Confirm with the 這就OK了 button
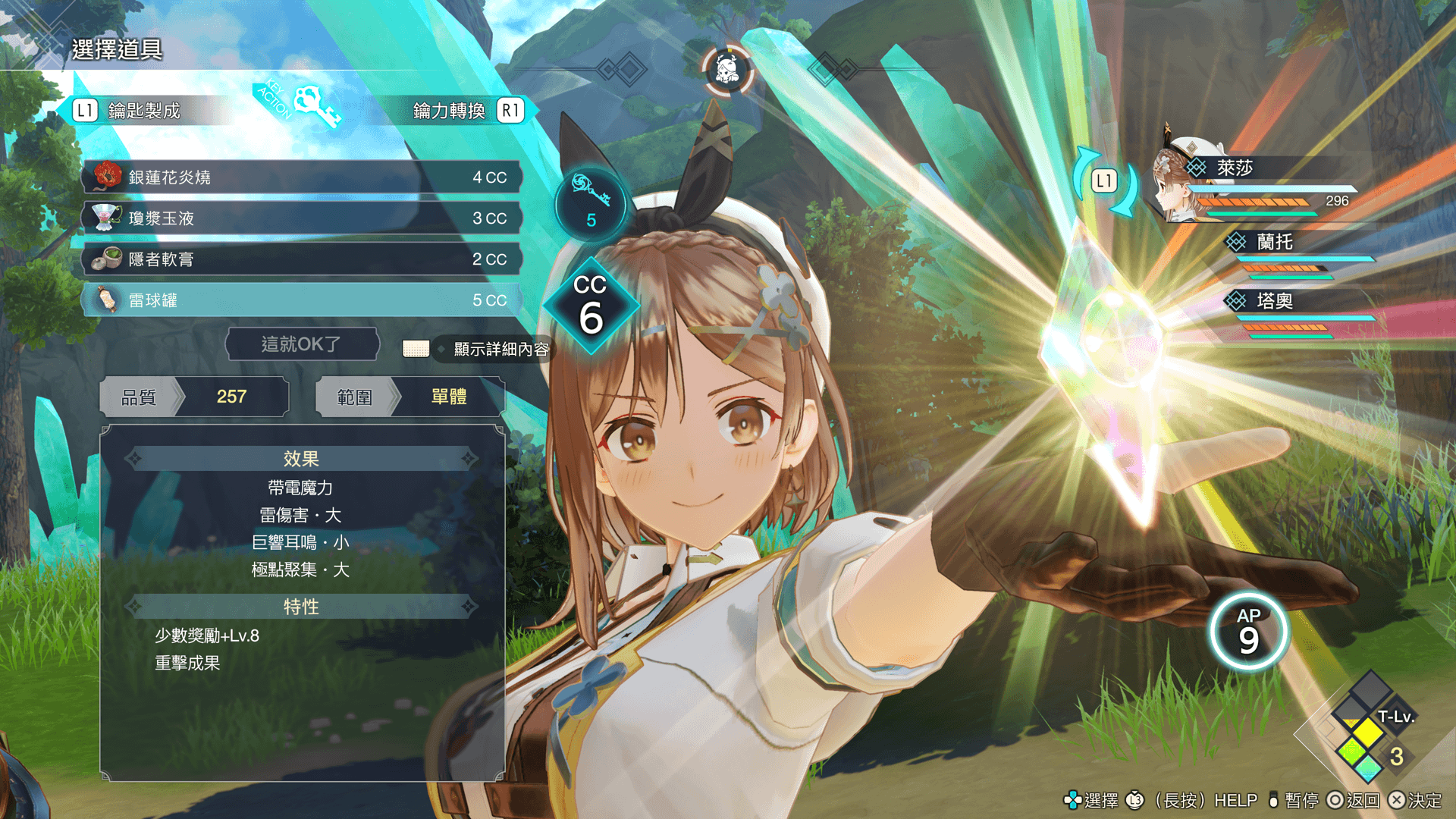Viewport: 1456px width, 819px height. click(302, 344)
